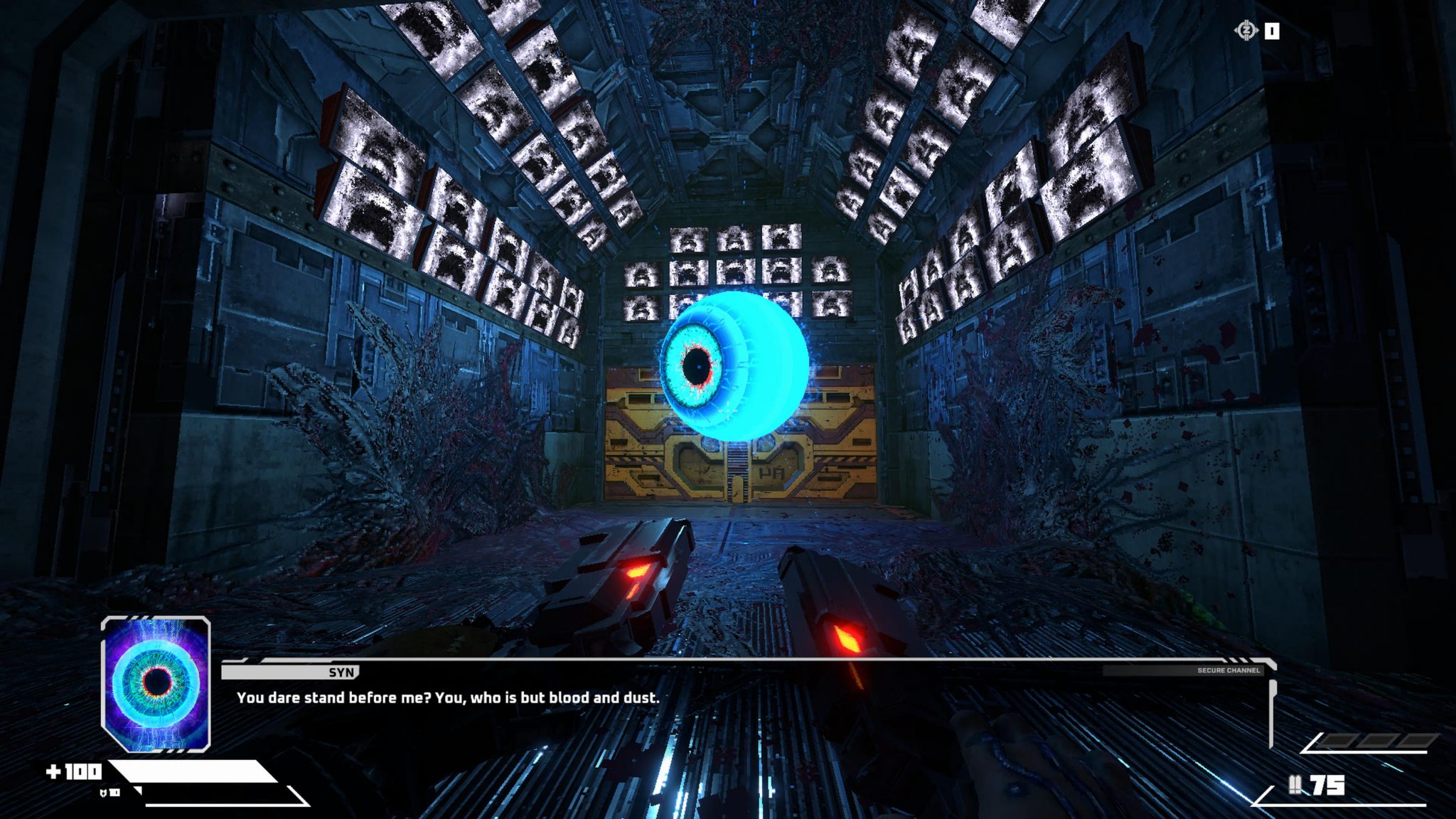
Task: Select the SYN name tab
Action: pos(342,670)
